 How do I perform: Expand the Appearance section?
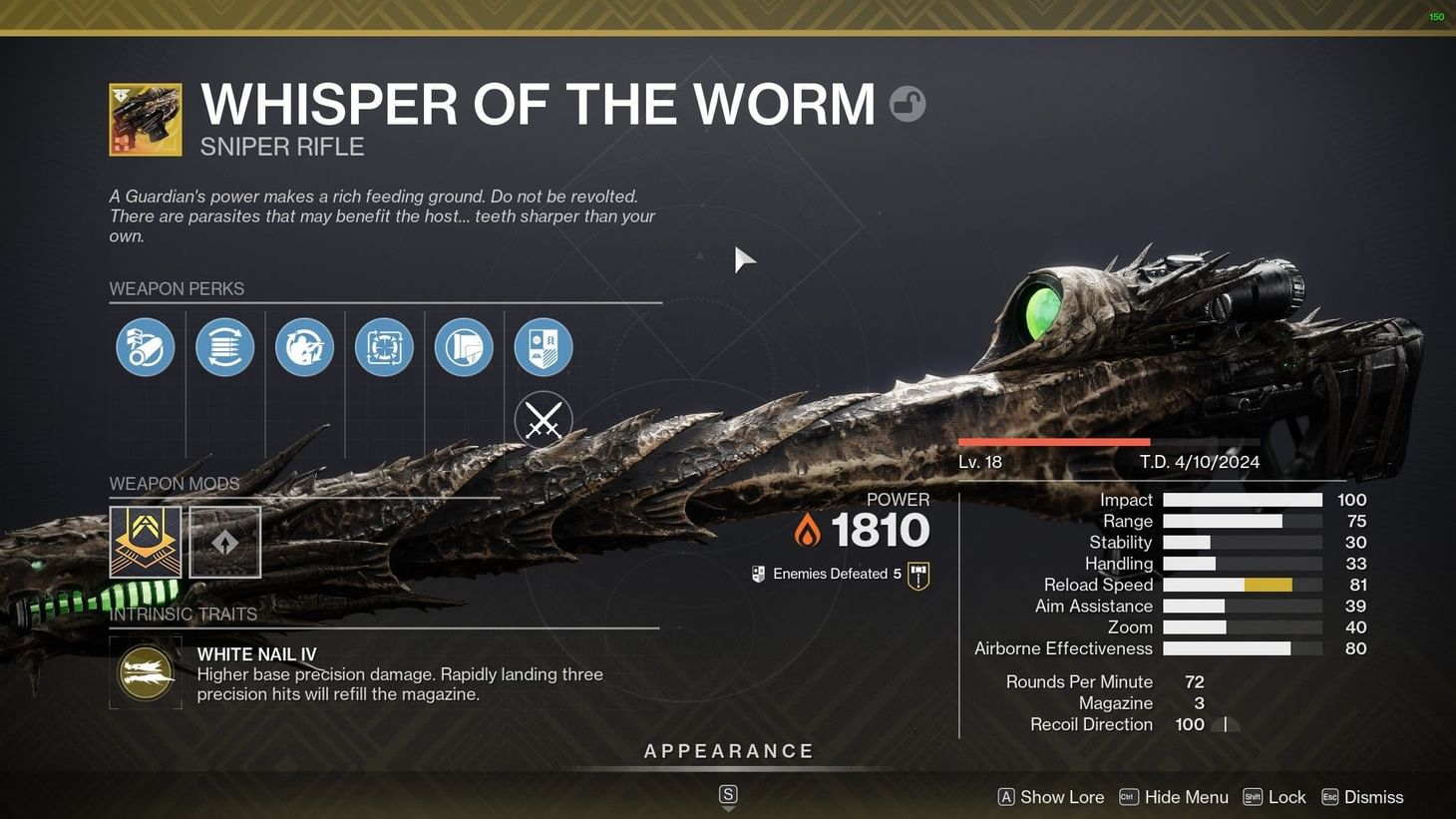(729, 750)
